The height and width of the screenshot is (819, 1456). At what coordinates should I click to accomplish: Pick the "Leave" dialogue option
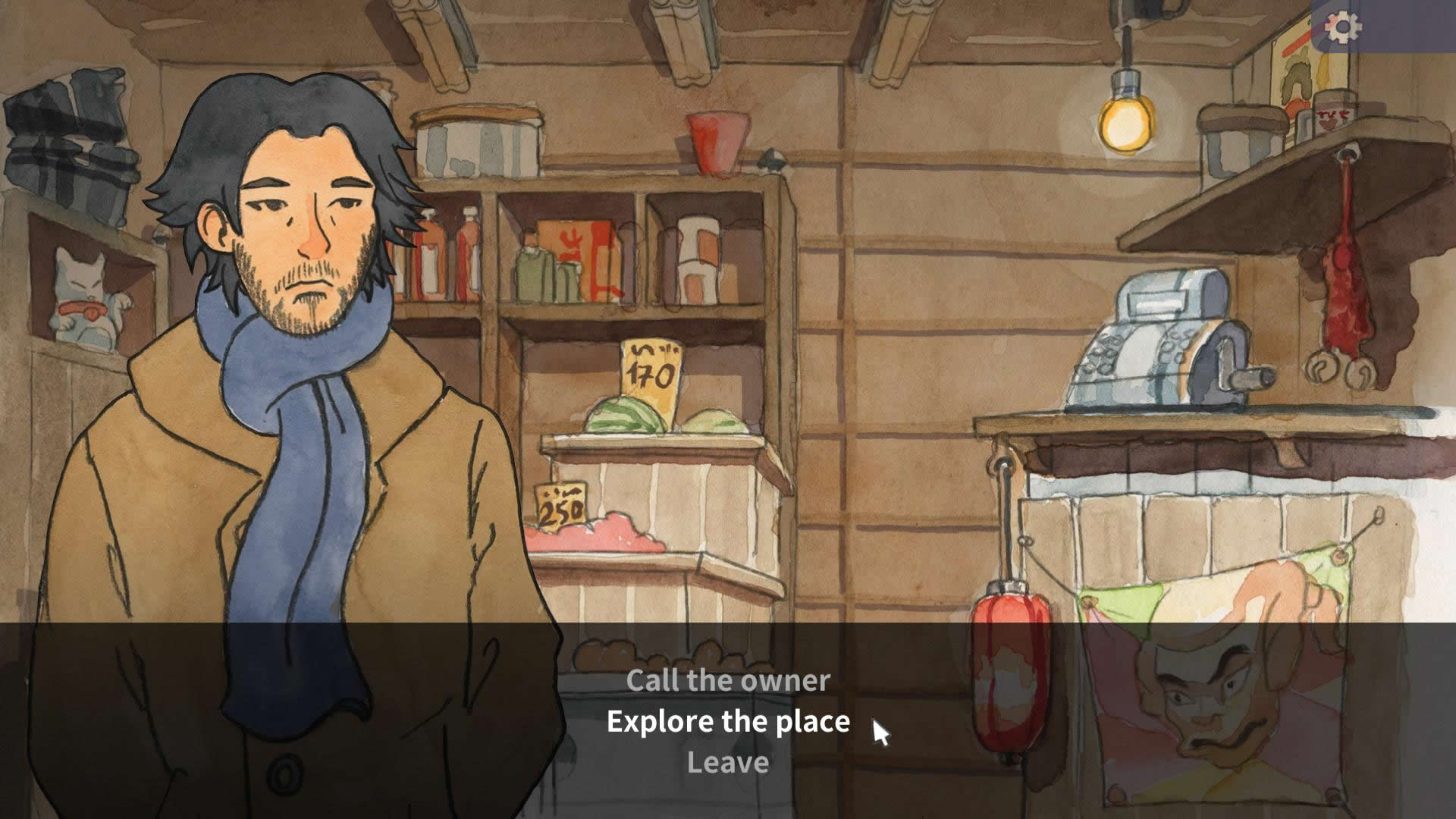(728, 762)
